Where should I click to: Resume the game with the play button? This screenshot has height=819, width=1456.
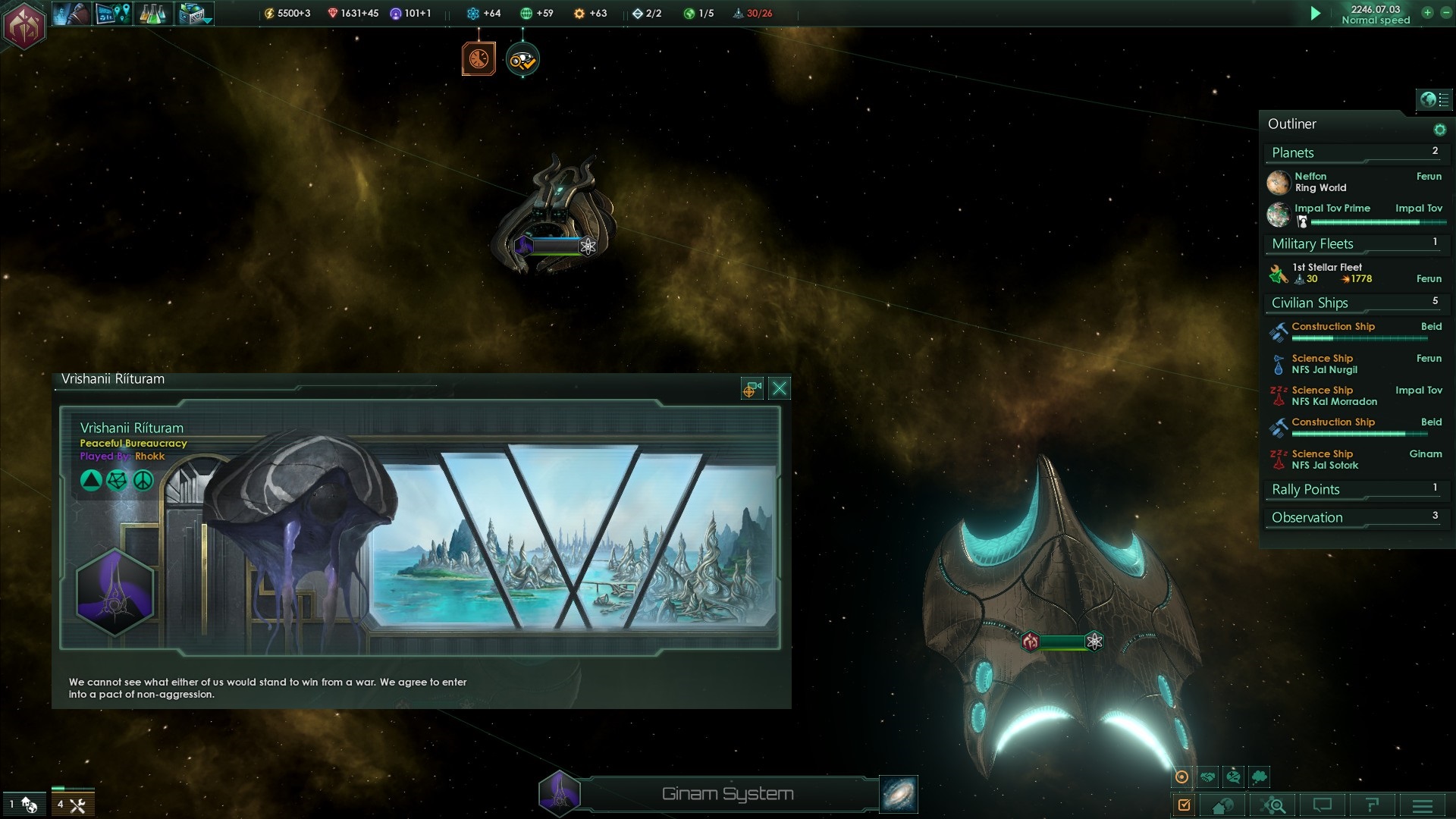coord(1316,14)
